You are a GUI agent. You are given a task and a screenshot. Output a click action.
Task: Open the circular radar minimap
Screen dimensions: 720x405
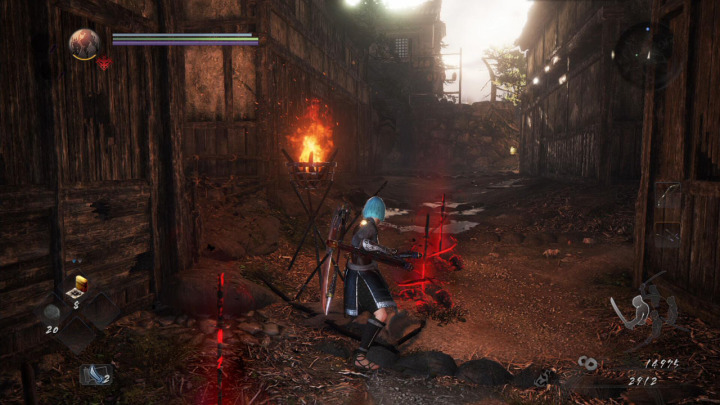pyautogui.click(x=648, y=53)
